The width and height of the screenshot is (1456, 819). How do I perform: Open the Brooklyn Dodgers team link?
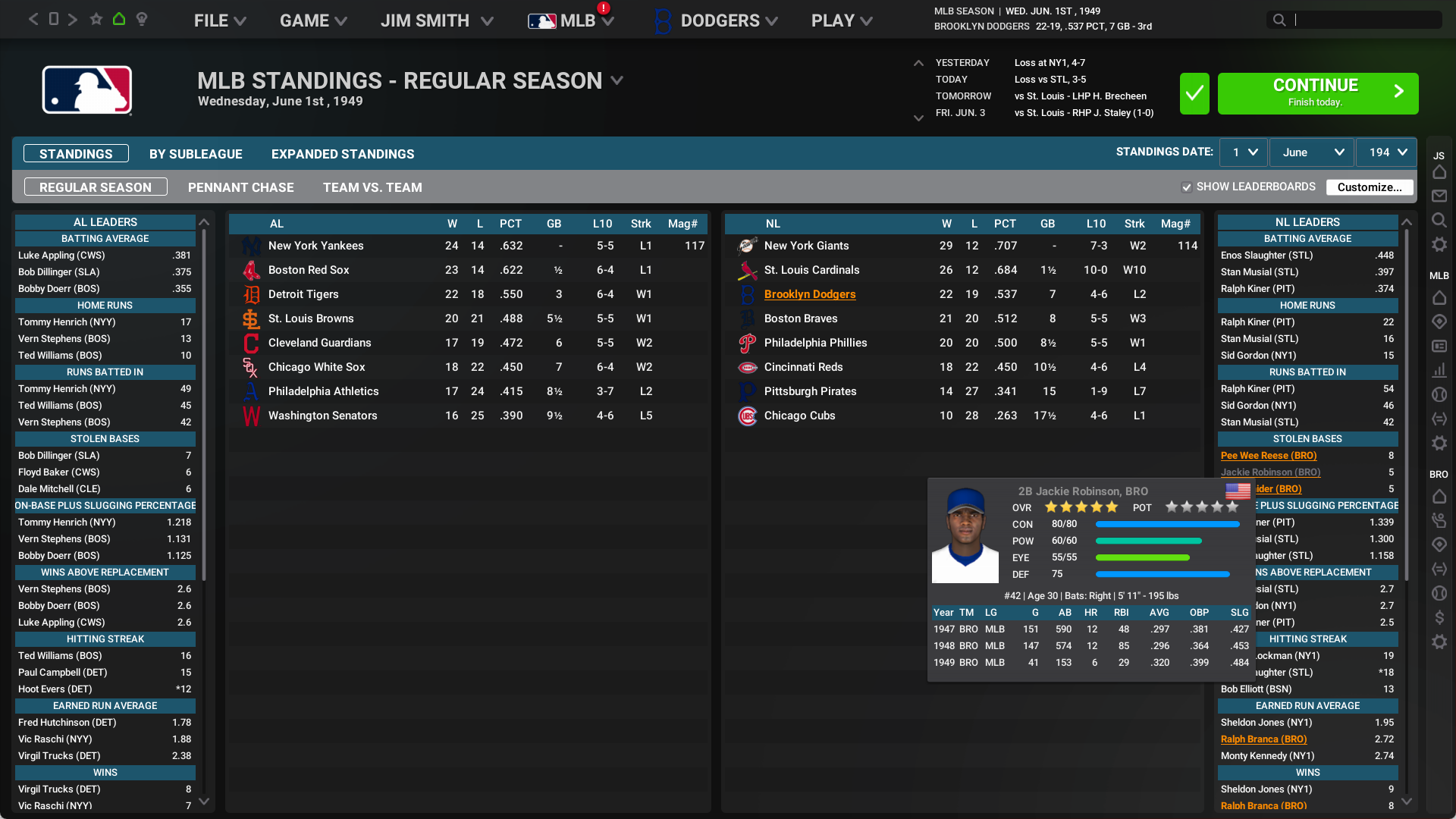pyautogui.click(x=809, y=294)
